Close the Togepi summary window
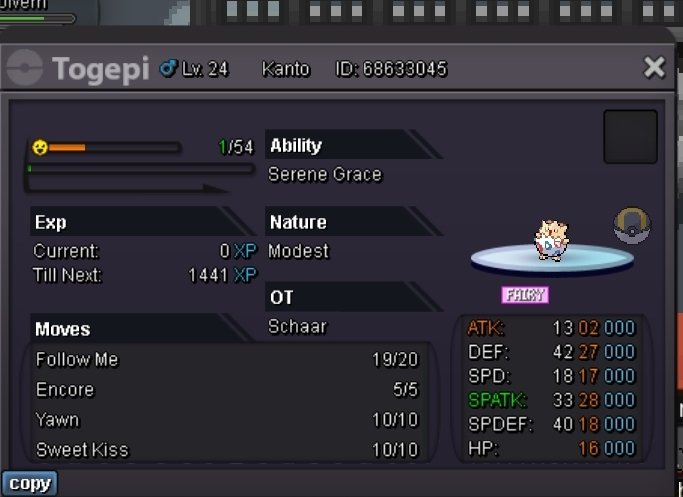683x497 pixels. (x=654, y=68)
